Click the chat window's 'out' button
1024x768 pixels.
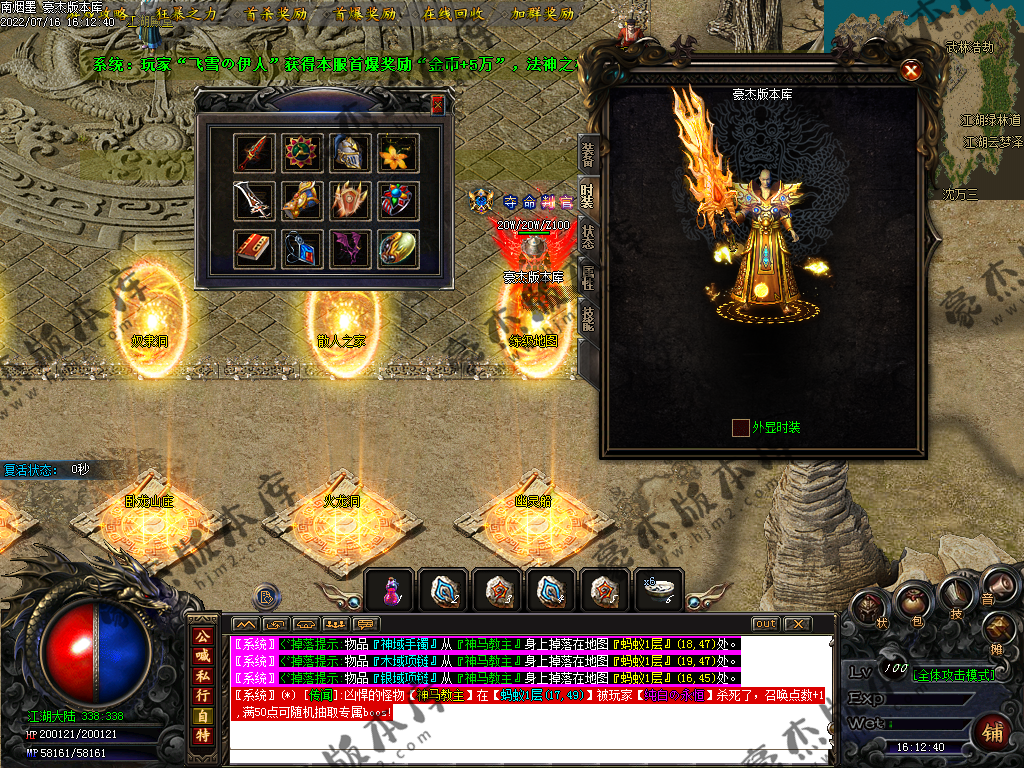pyautogui.click(x=765, y=623)
